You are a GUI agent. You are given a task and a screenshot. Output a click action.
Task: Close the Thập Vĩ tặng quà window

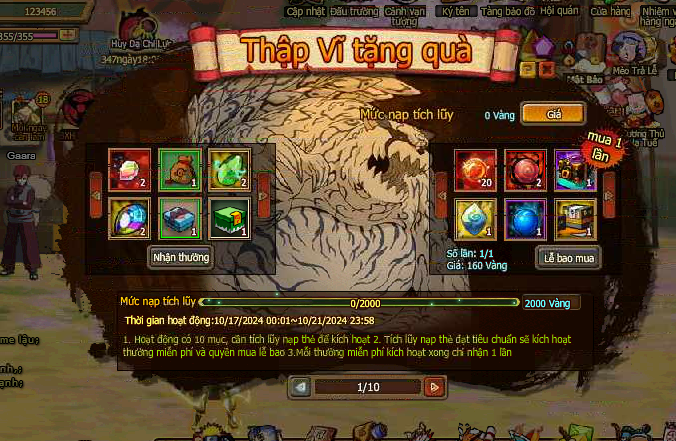547,70
